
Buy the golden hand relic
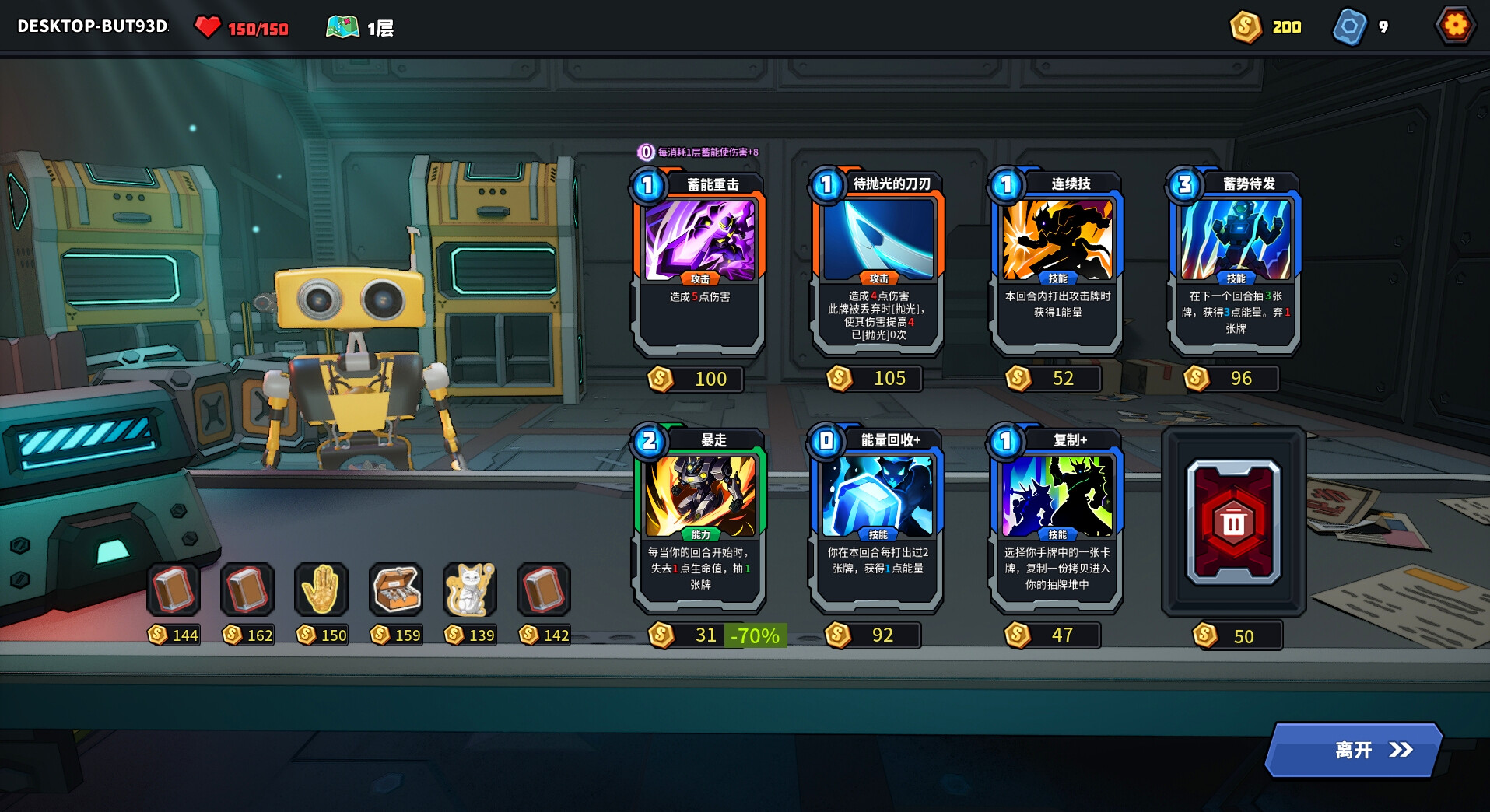[x=321, y=590]
